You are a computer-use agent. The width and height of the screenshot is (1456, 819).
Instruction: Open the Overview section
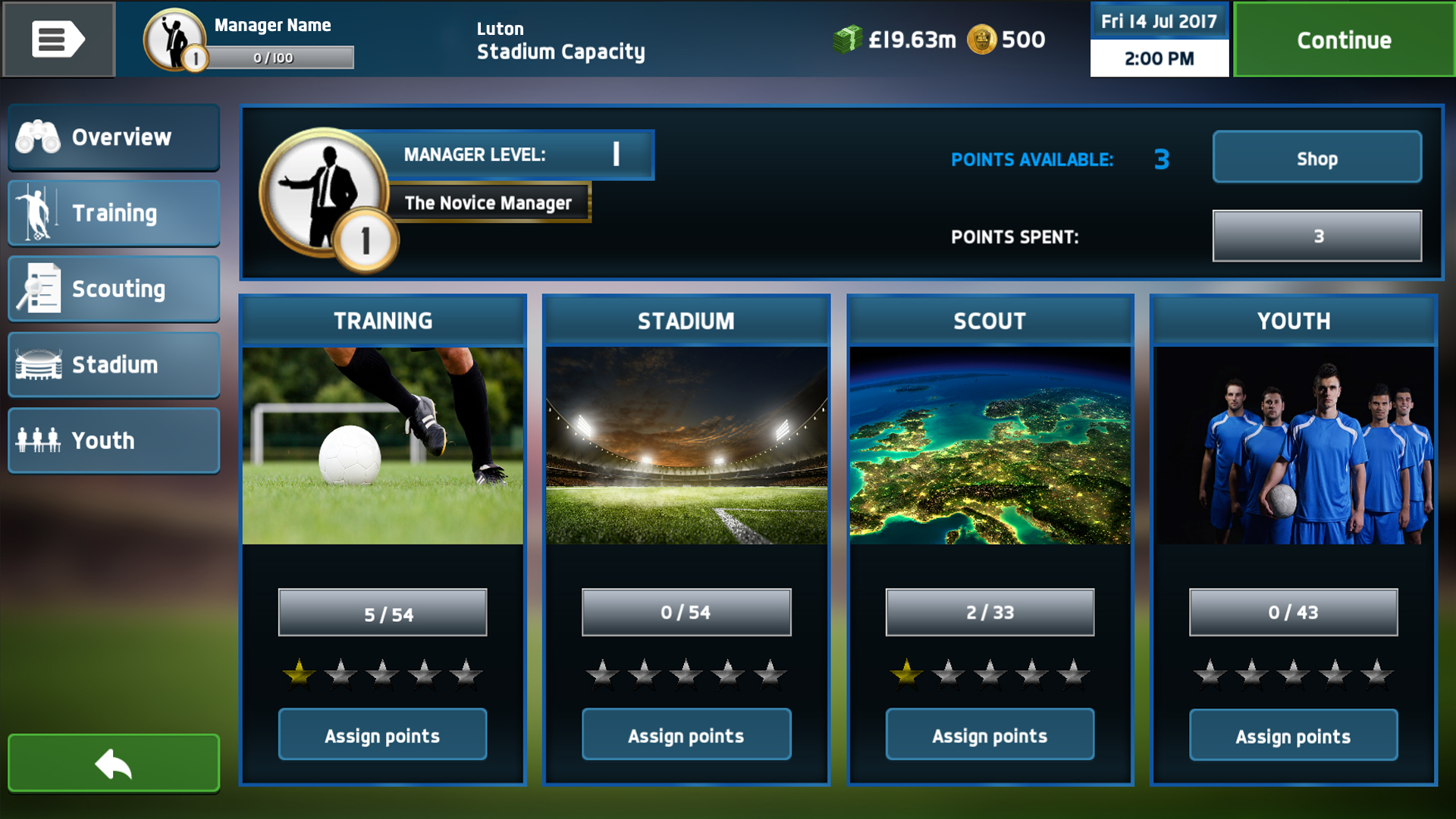coord(114,137)
